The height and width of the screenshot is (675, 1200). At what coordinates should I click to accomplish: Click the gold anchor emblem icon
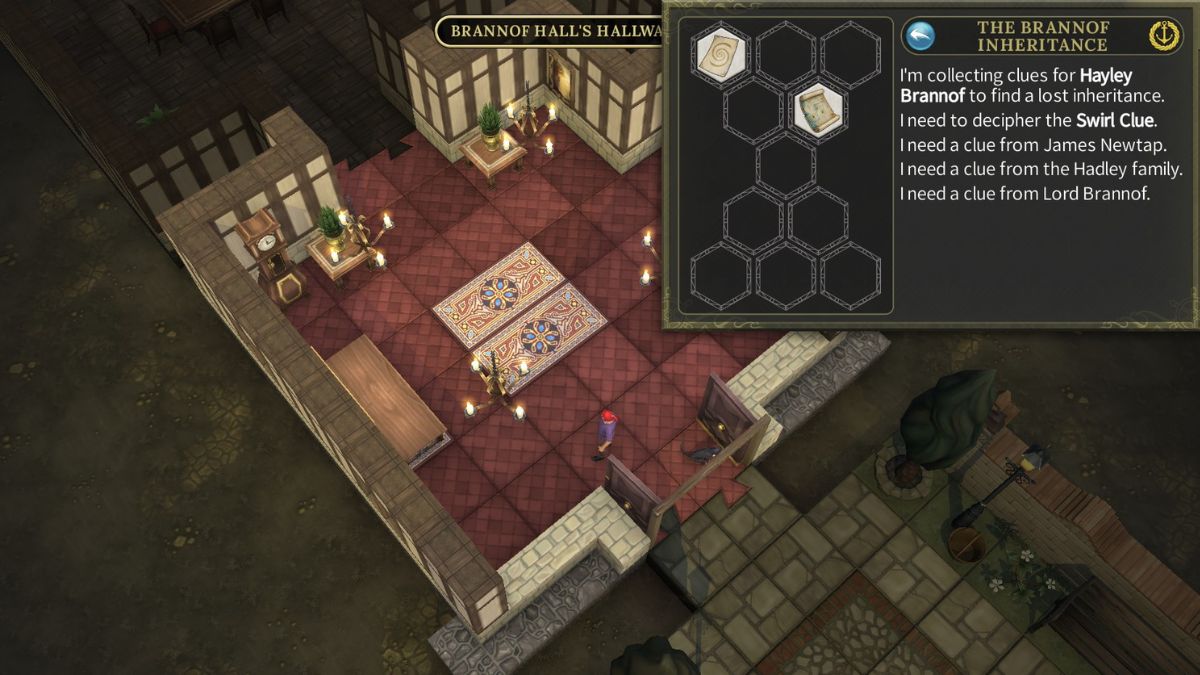point(1165,36)
